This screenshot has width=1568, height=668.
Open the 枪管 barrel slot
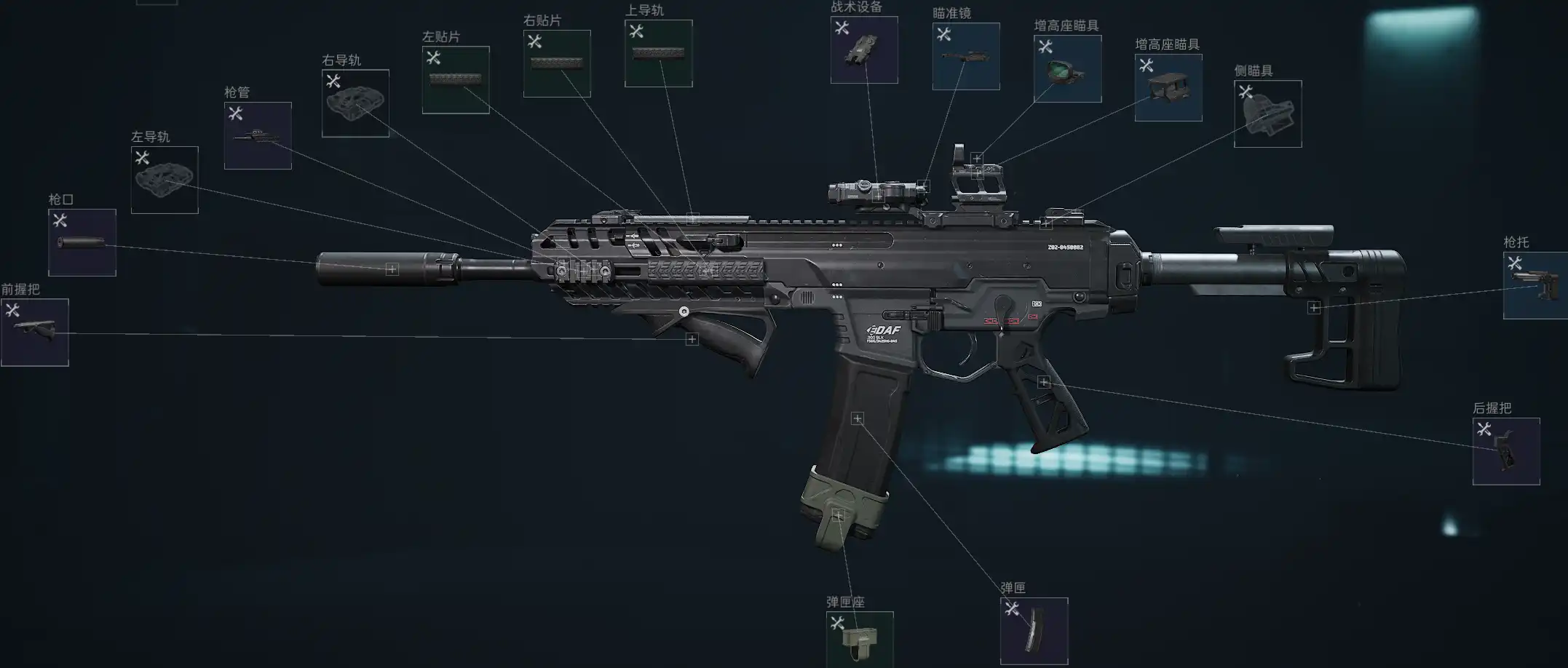click(x=258, y=135)
